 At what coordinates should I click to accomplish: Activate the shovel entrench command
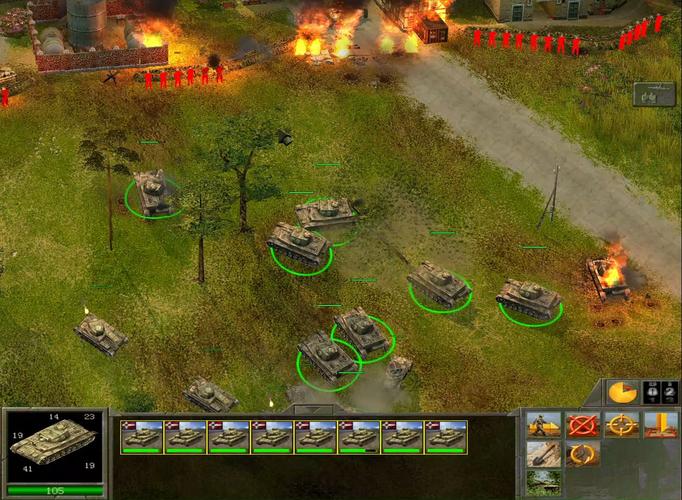[x=543, y=455]
